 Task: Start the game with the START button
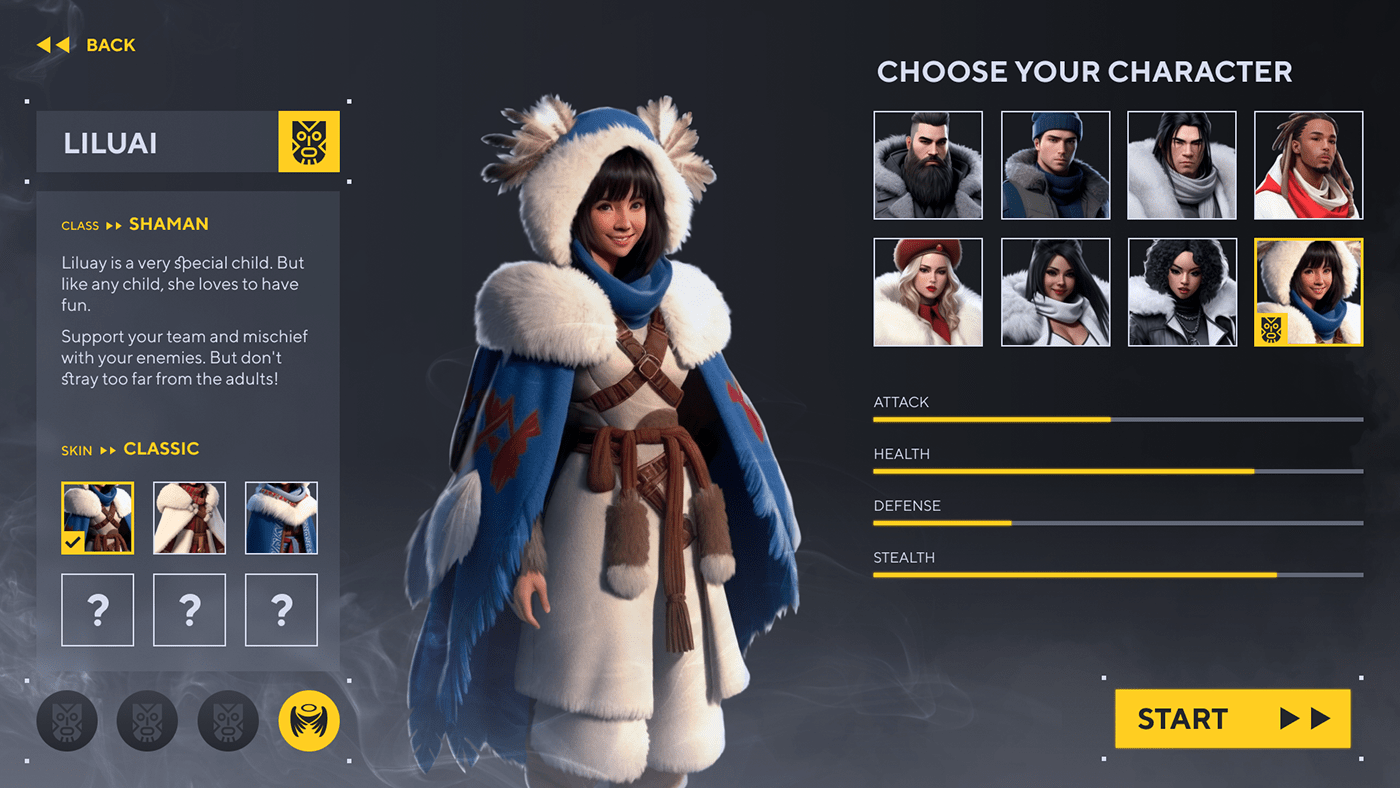tap(1232, 718)
